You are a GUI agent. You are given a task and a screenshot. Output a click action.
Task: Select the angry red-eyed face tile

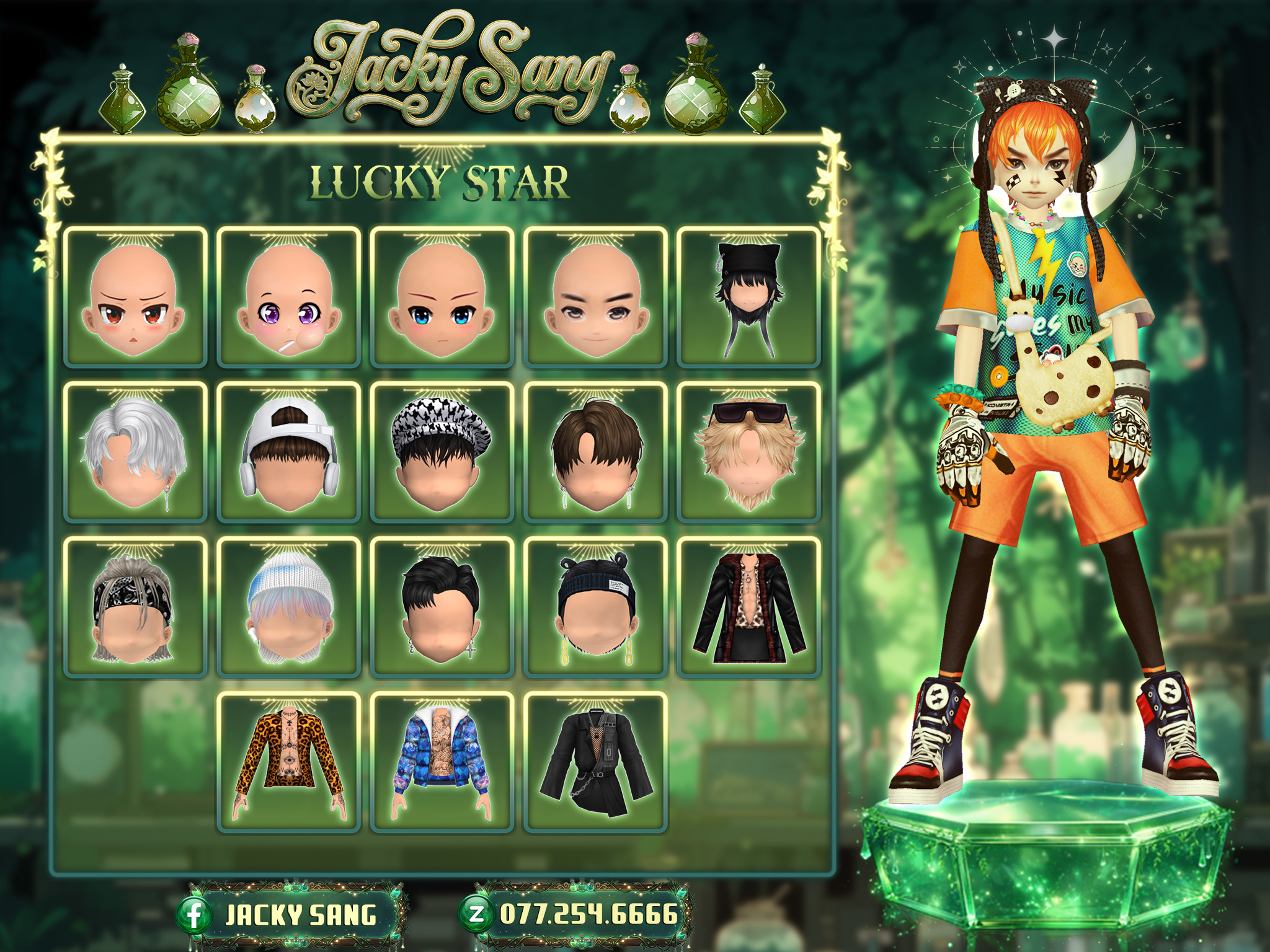[135, 297]
